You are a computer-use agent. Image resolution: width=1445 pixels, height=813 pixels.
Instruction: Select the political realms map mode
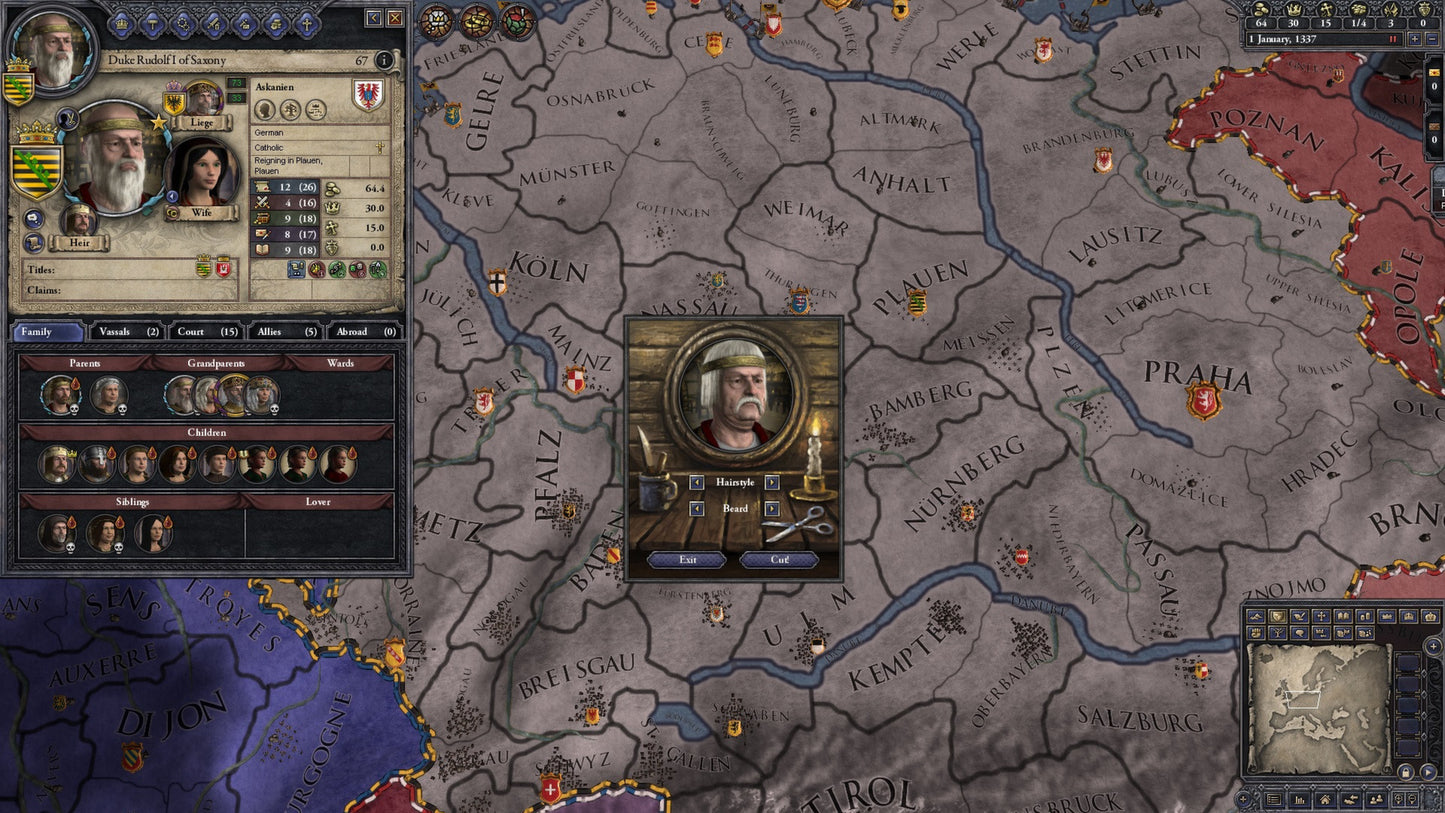tap(1277, 617)
